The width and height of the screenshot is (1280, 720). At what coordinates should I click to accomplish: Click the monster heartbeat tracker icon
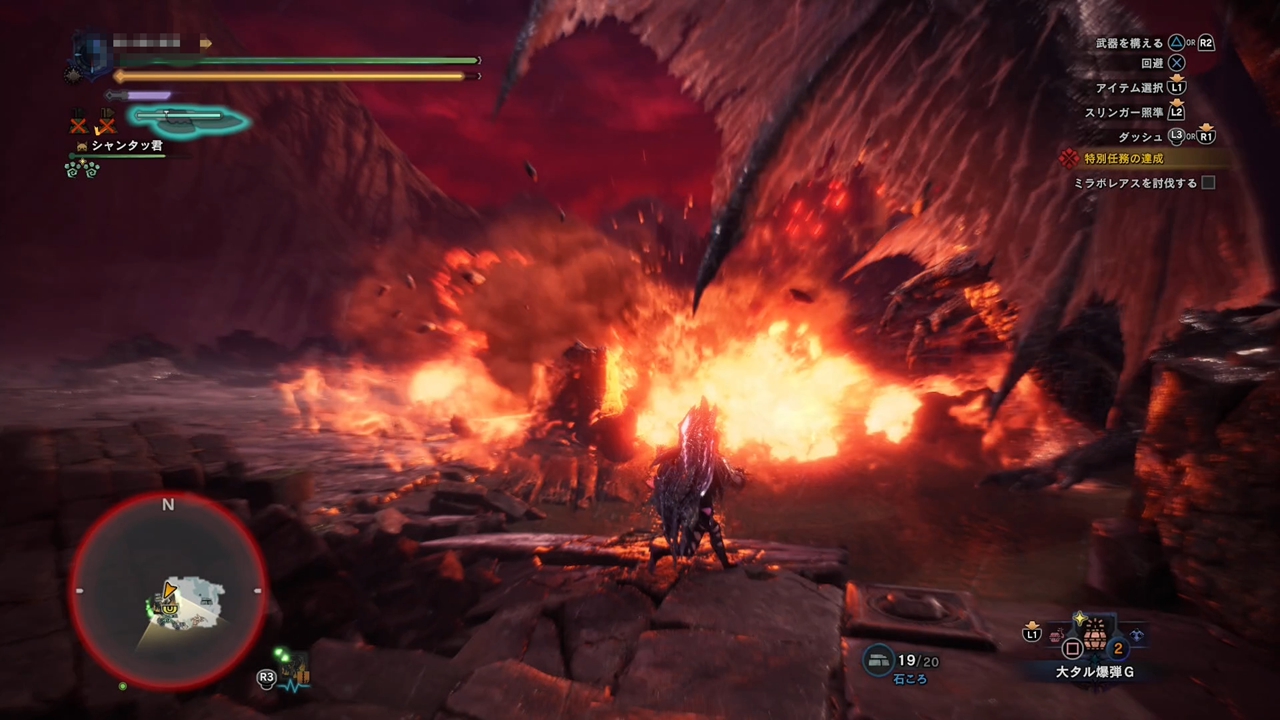pyautogui.click(x=295, y=675)
